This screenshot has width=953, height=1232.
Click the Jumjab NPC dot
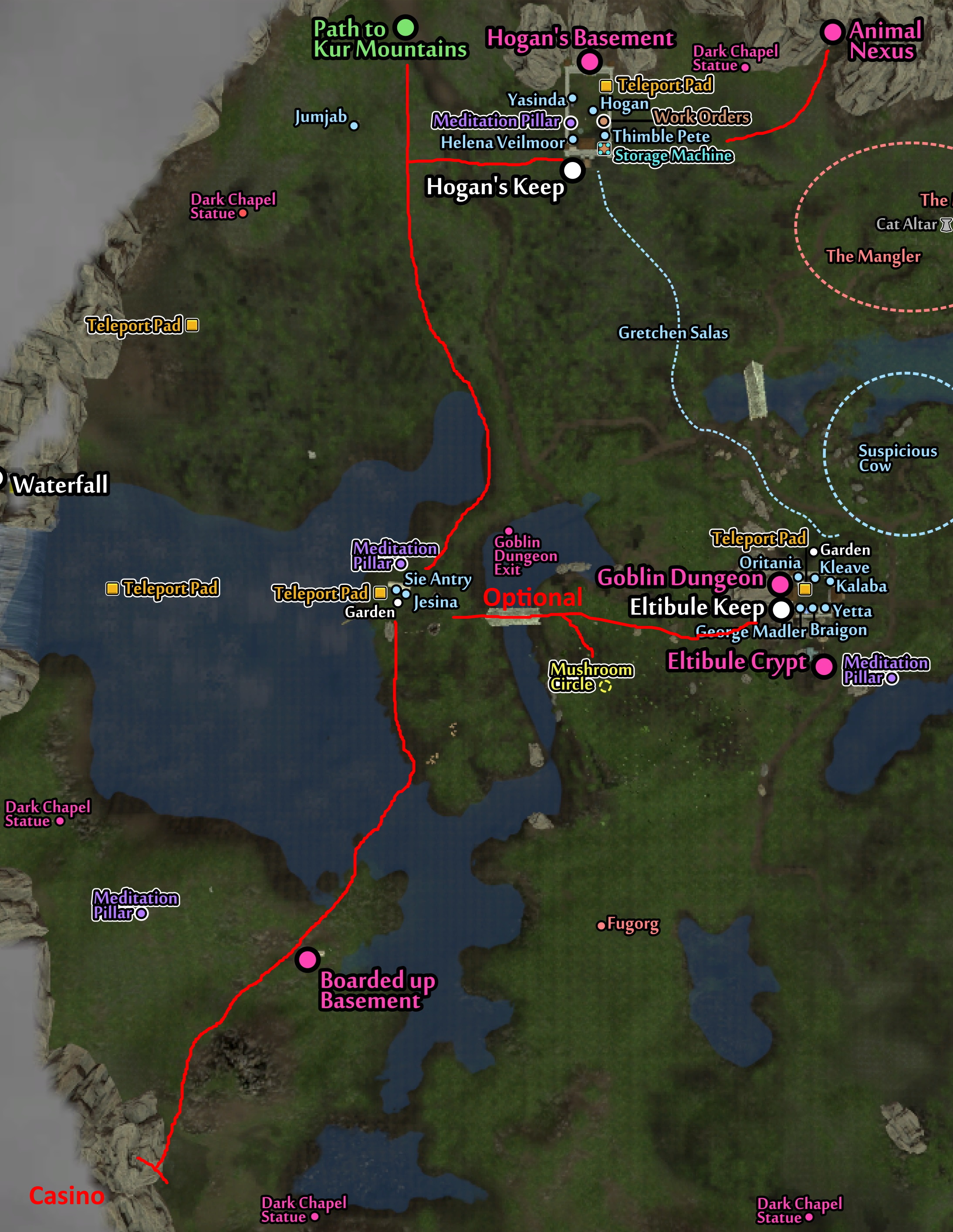pos(354,126)
